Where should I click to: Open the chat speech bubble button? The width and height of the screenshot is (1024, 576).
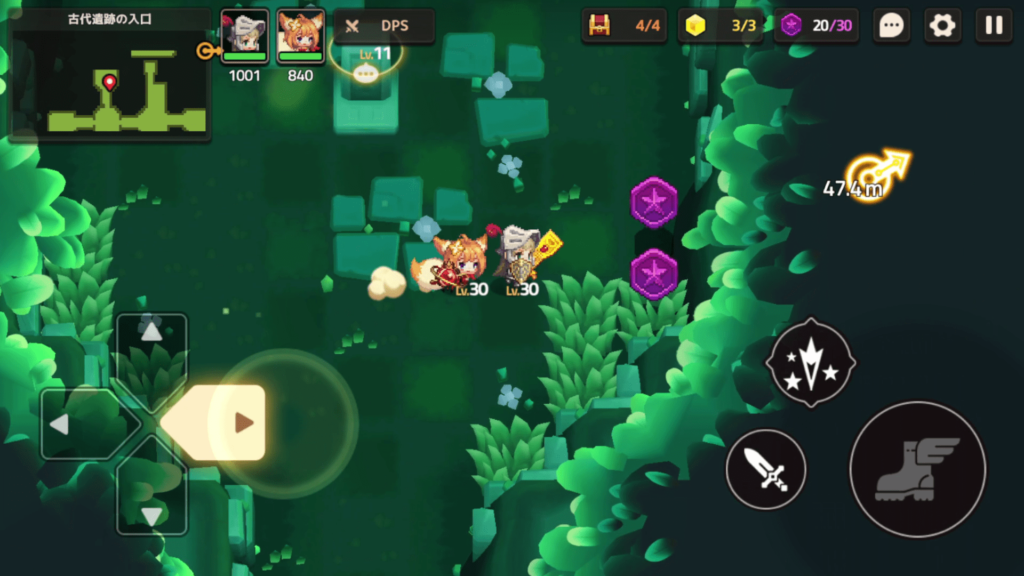[x=891, y=26]
